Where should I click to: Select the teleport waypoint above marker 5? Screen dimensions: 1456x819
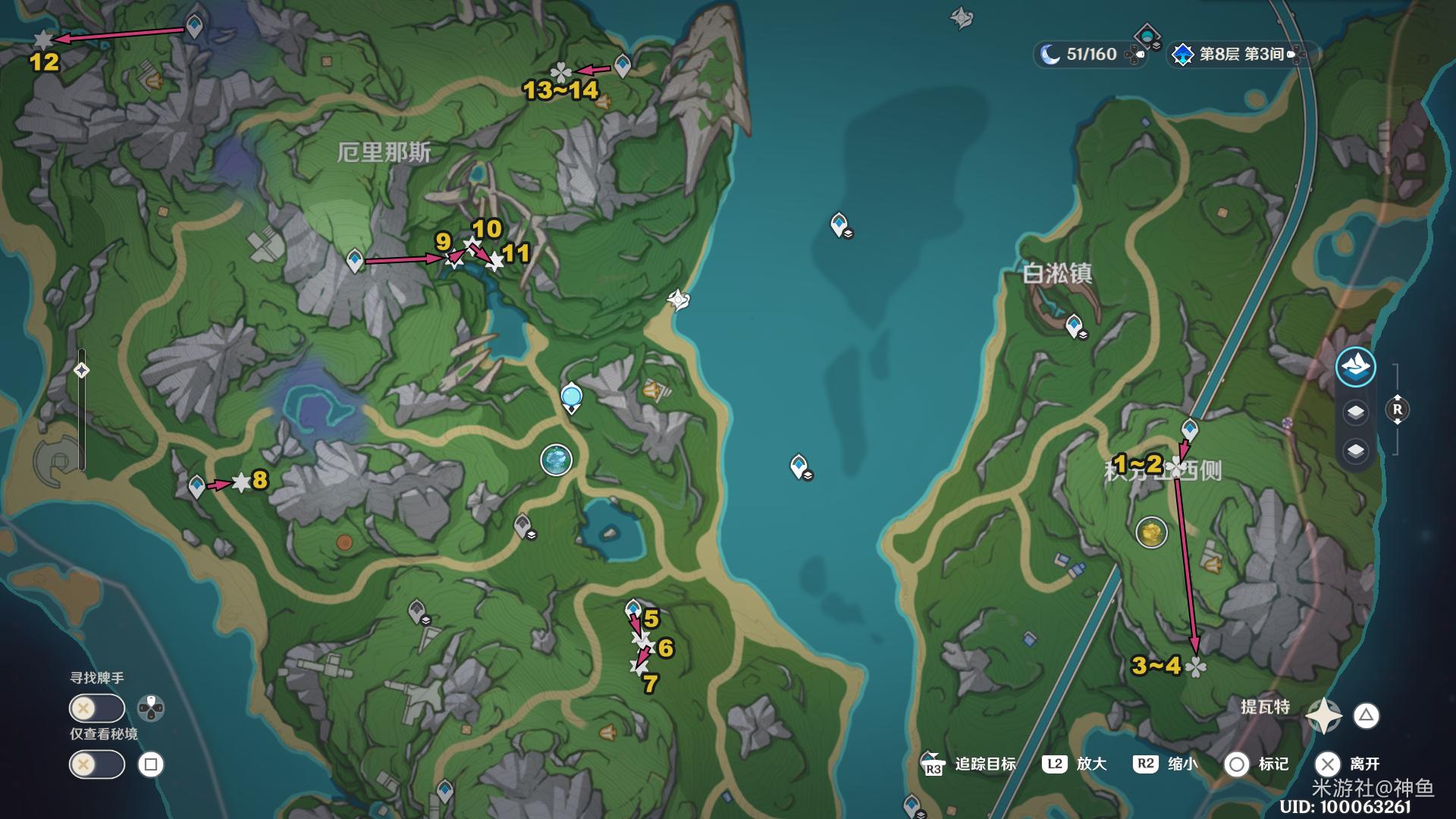(632, 609)
